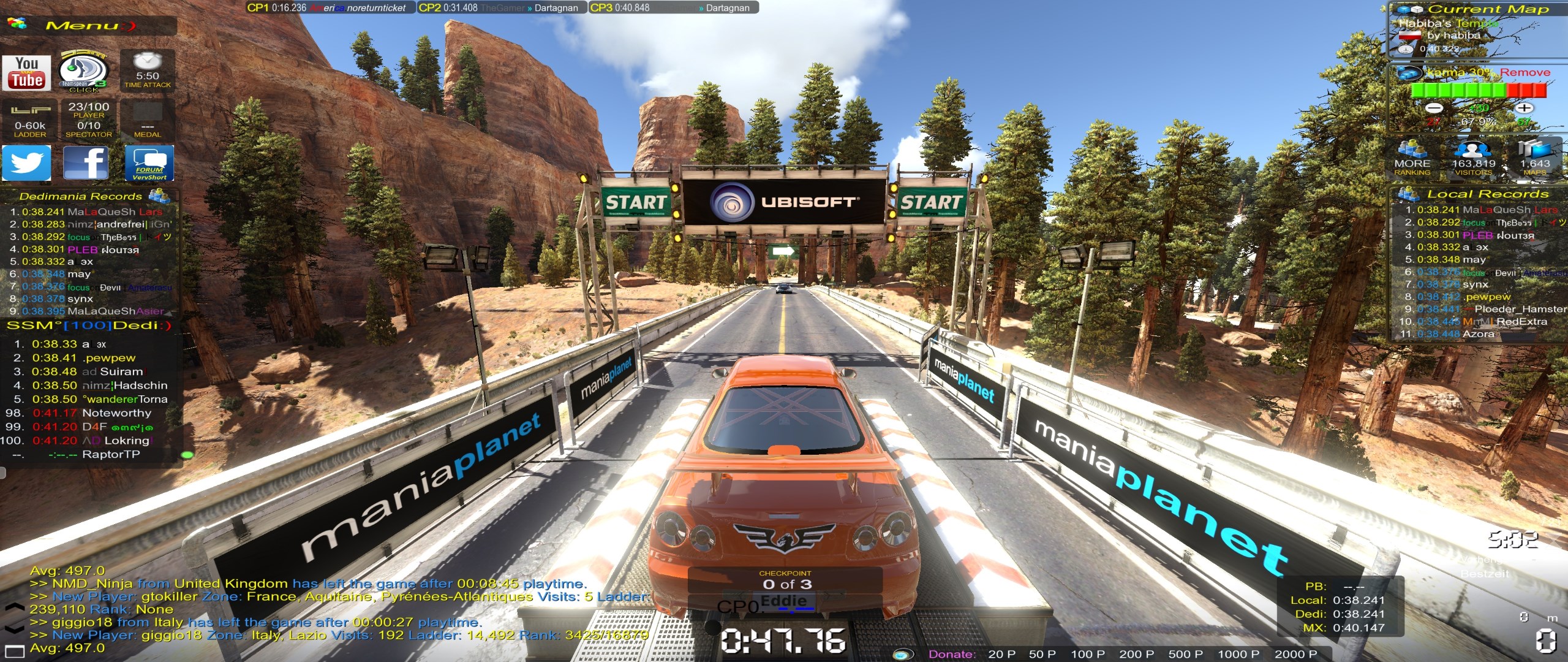This screenshot has height=662, width=1568.
Task: Vote minus on map karma
Action: 1434,108
